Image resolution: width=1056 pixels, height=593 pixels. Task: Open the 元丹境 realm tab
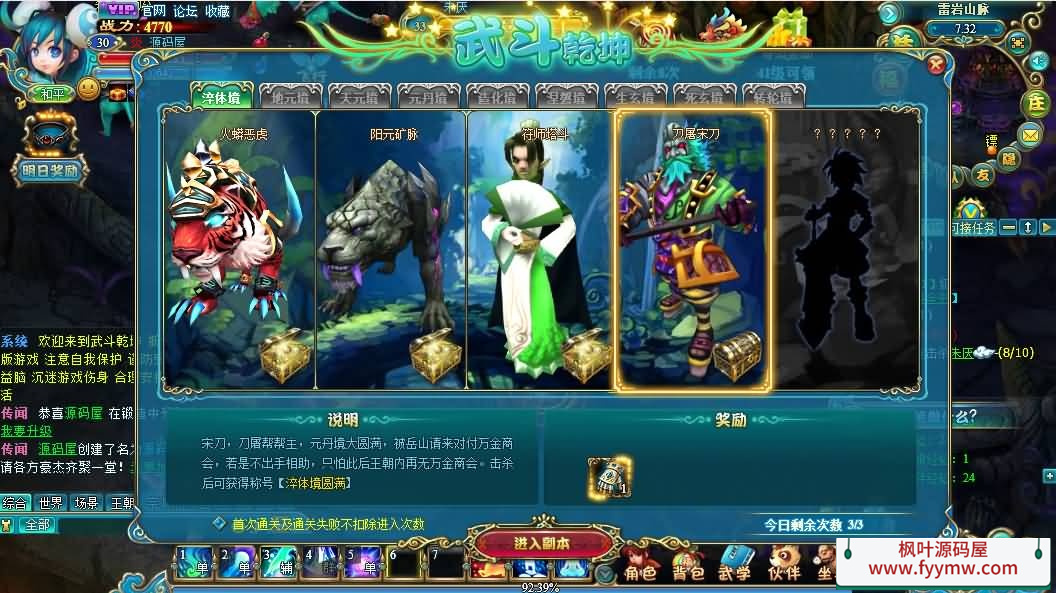pyautogui.click(x=428, y=97)
